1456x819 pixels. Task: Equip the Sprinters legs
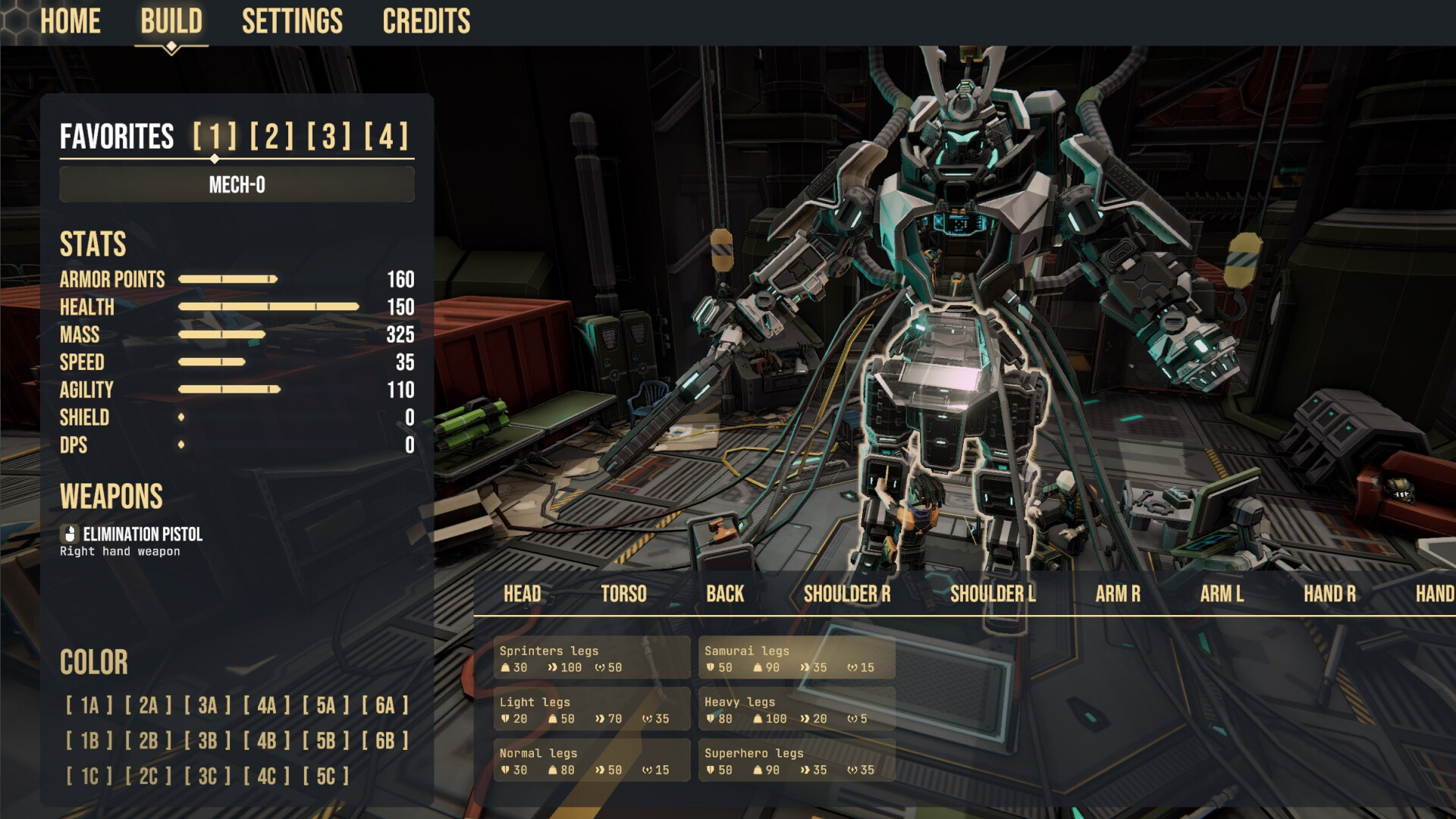[x=591, y=658]
